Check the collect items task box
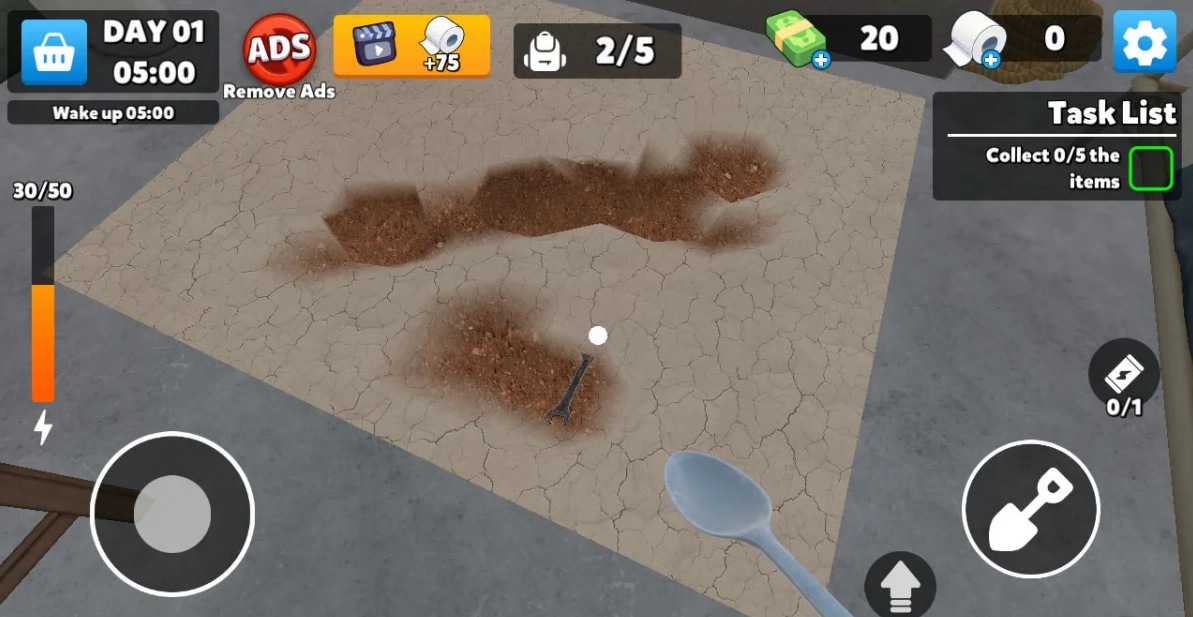Screen dimensions: 1193x617 coord(1150,168)
